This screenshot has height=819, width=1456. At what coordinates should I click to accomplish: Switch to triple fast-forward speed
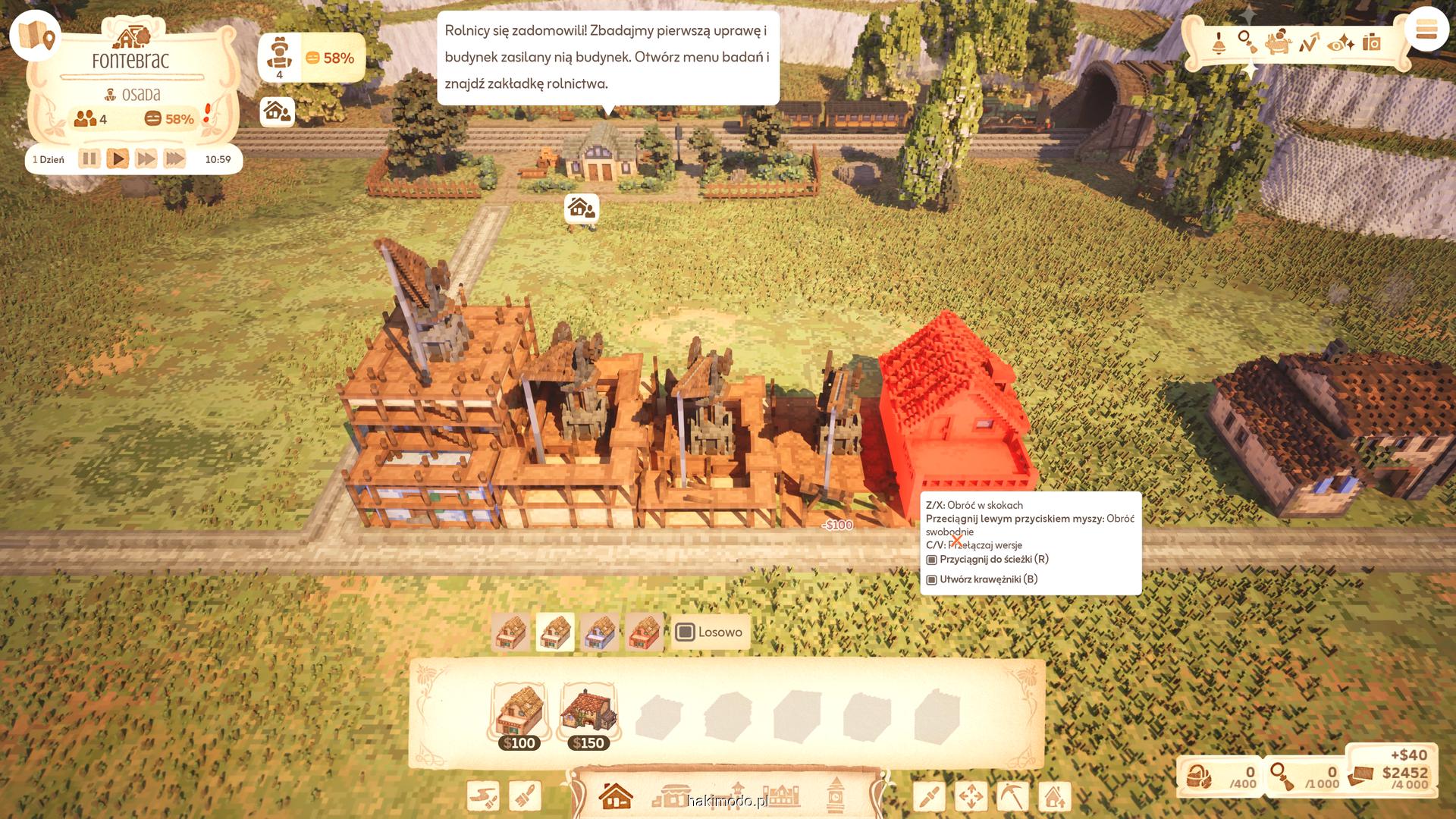point(174,159)
